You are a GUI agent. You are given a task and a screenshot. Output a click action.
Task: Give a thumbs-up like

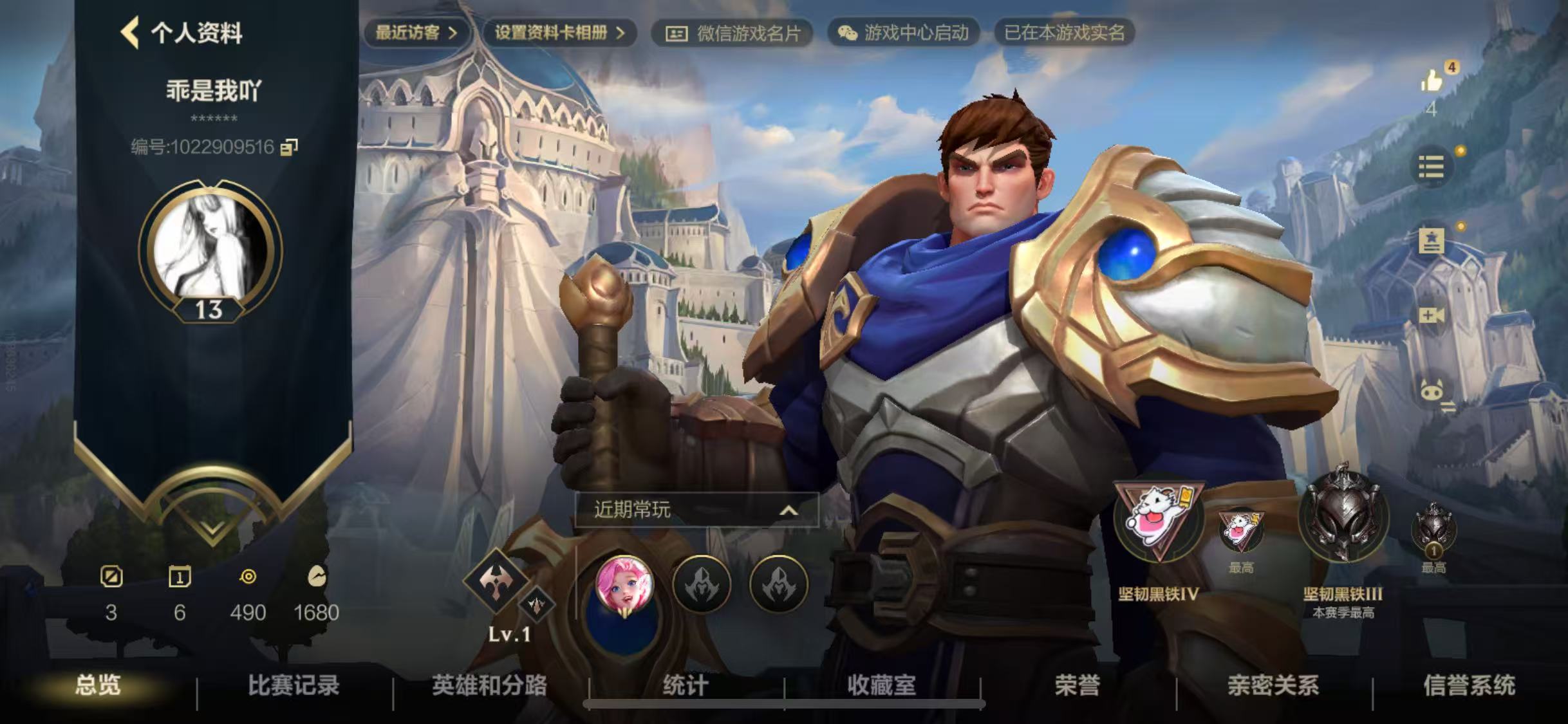[x=1431, y=82]
